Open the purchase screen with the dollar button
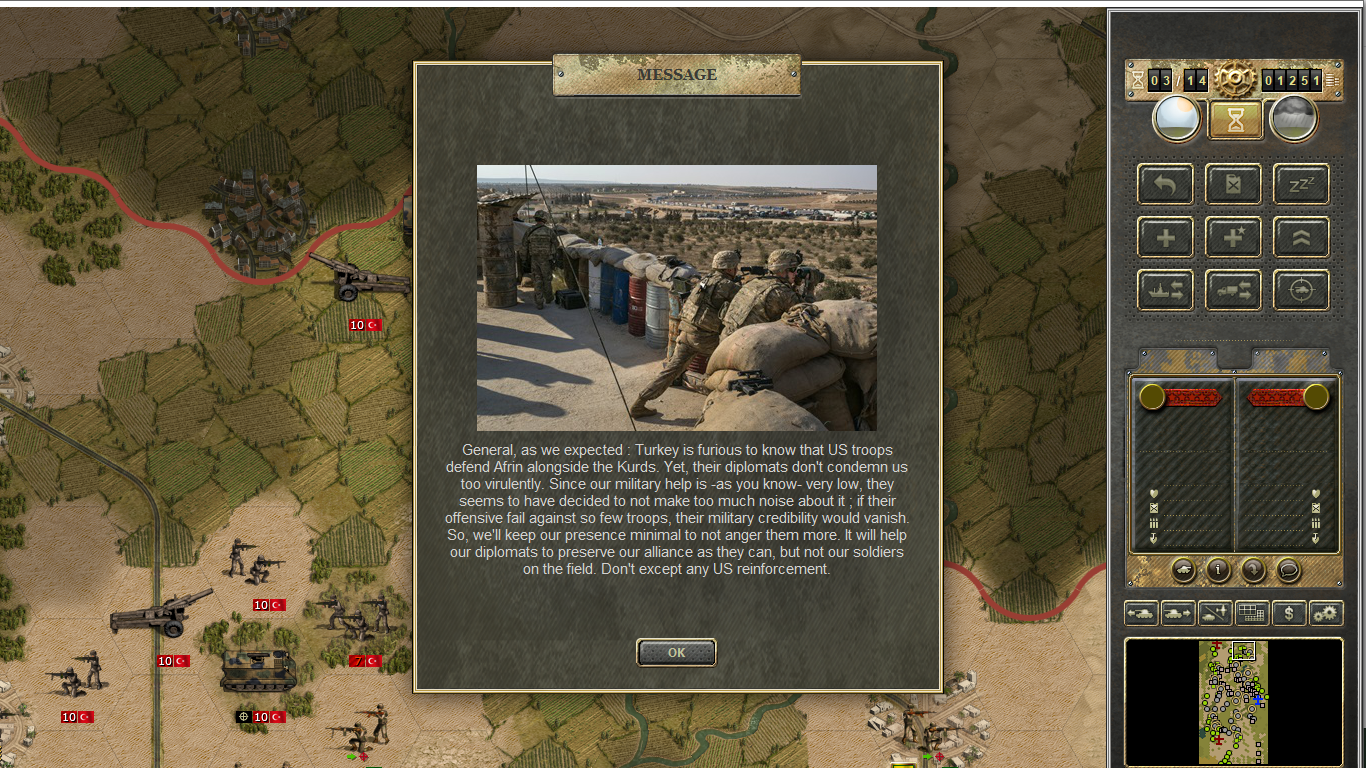Viewport: 1366px width, 768px height. 1289,613
